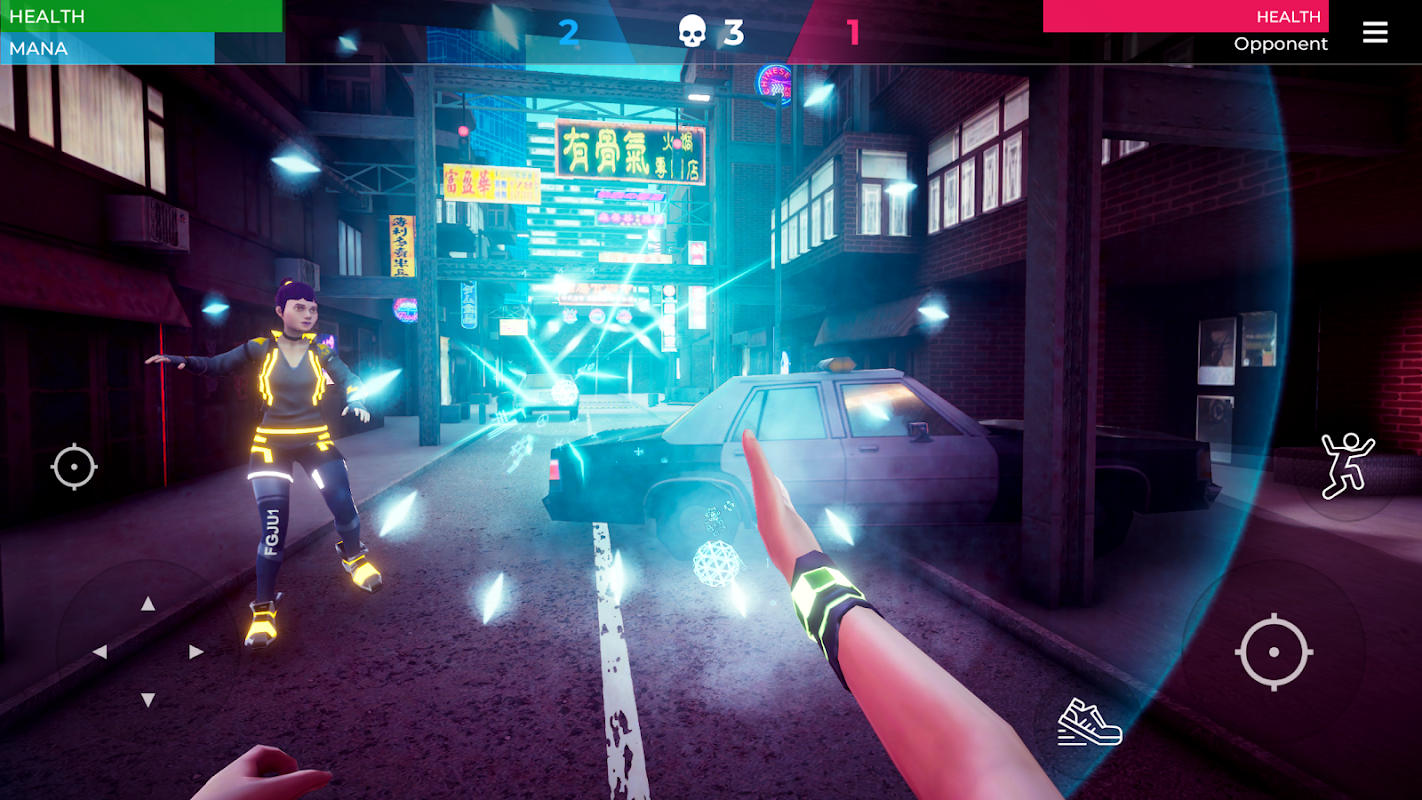The image size is (1422, 800).
Task: Tap the right arrow on movement pad
Action: coord(196,652)
